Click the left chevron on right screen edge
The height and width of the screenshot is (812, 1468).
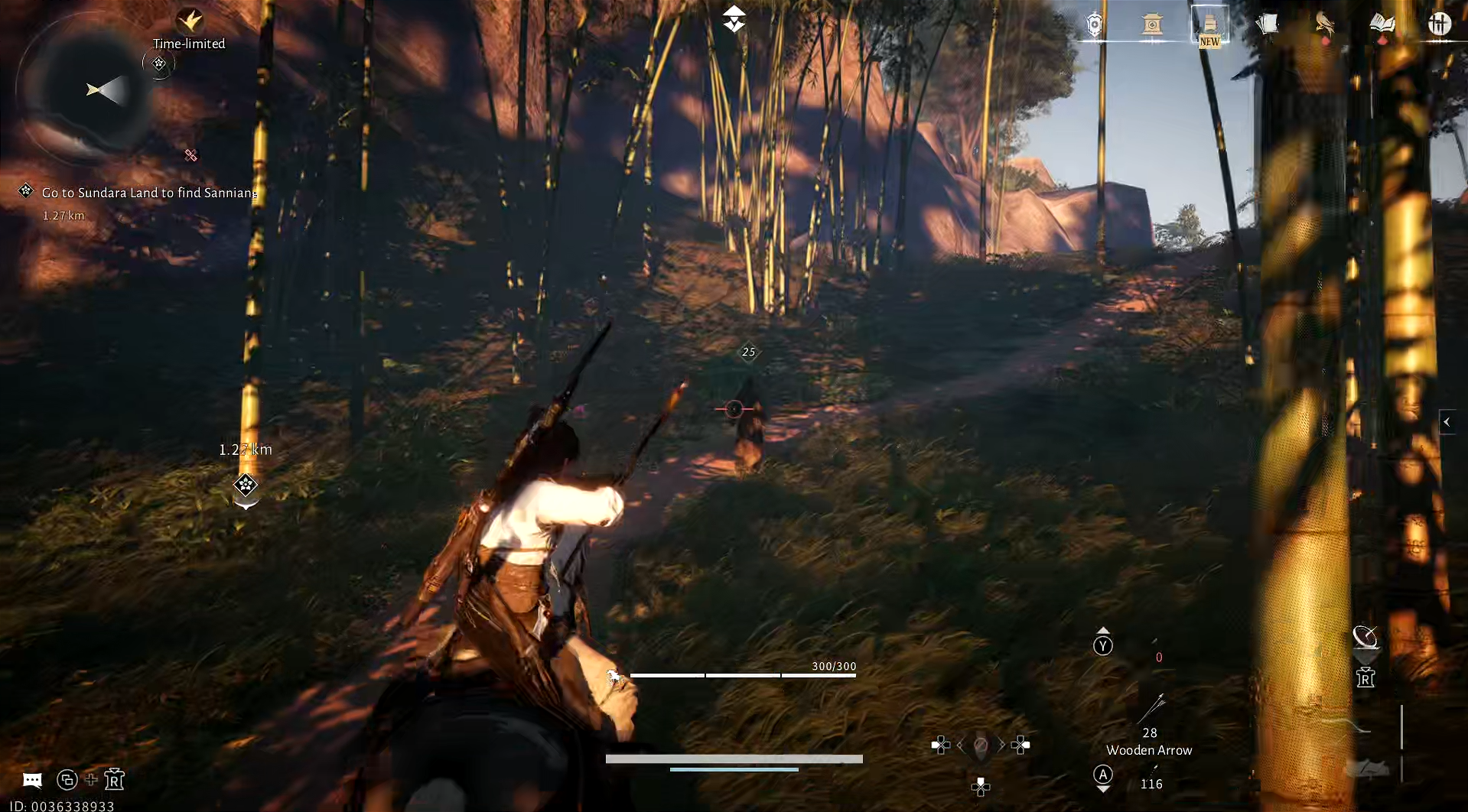pos(1448,421)
